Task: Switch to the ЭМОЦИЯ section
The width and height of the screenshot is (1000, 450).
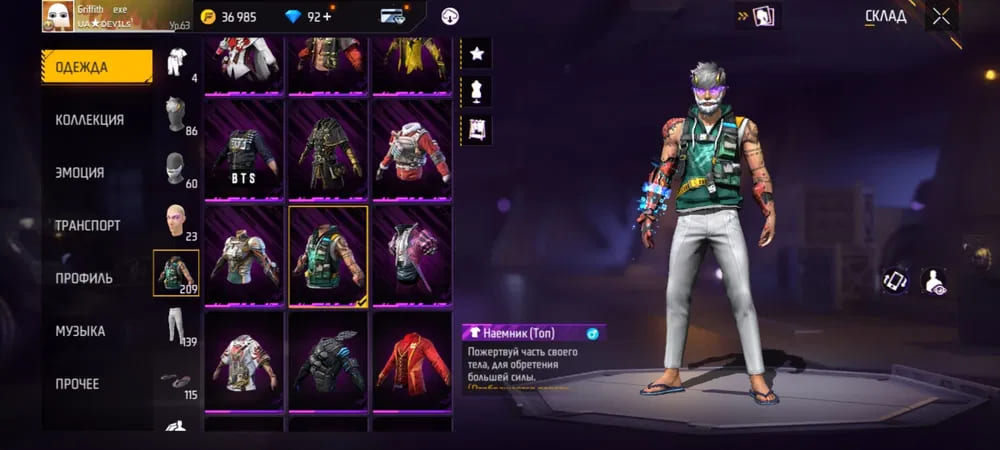Action: [80, 173]
